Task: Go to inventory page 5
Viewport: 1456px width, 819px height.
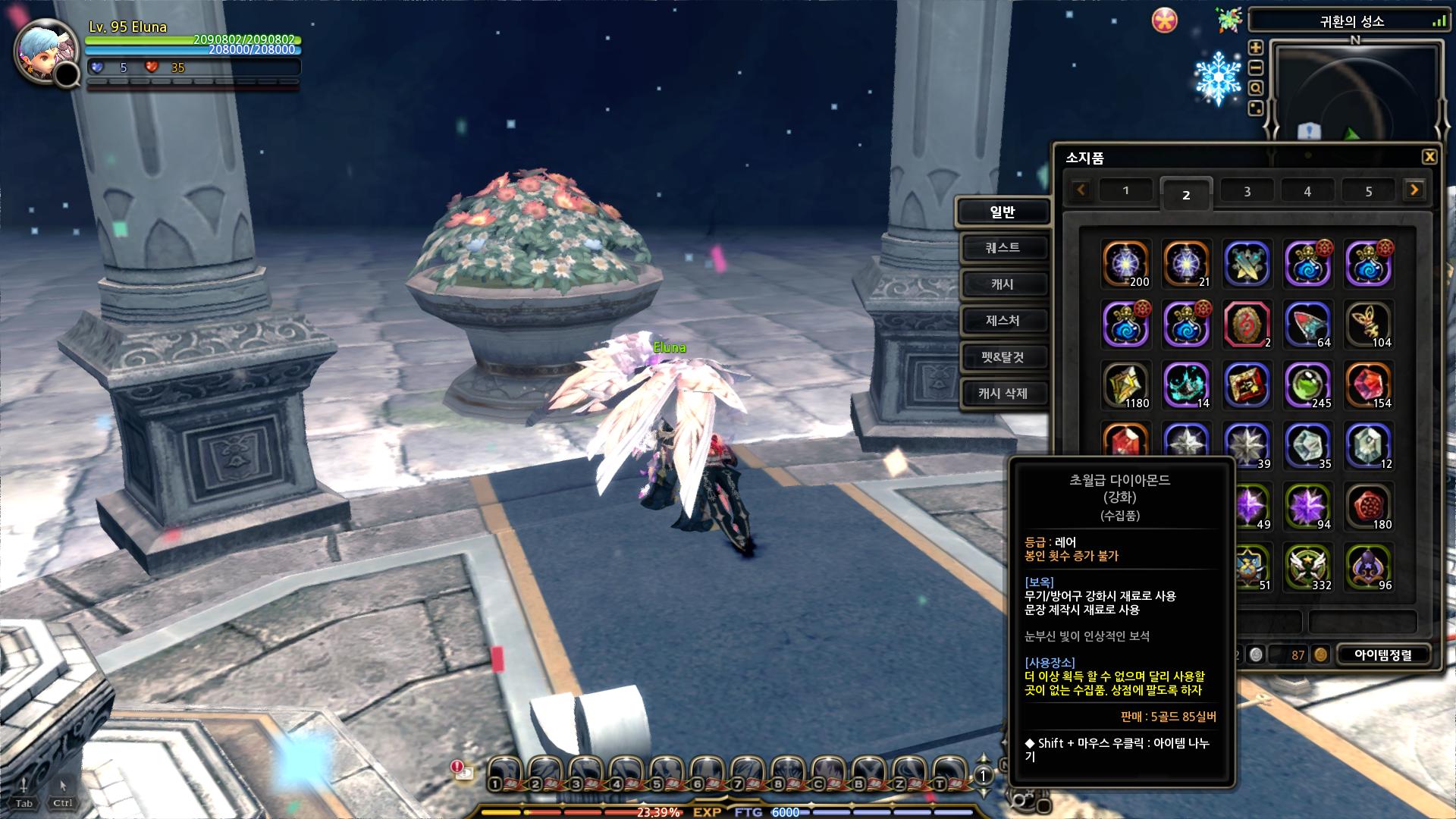Action: (1368, 192)
